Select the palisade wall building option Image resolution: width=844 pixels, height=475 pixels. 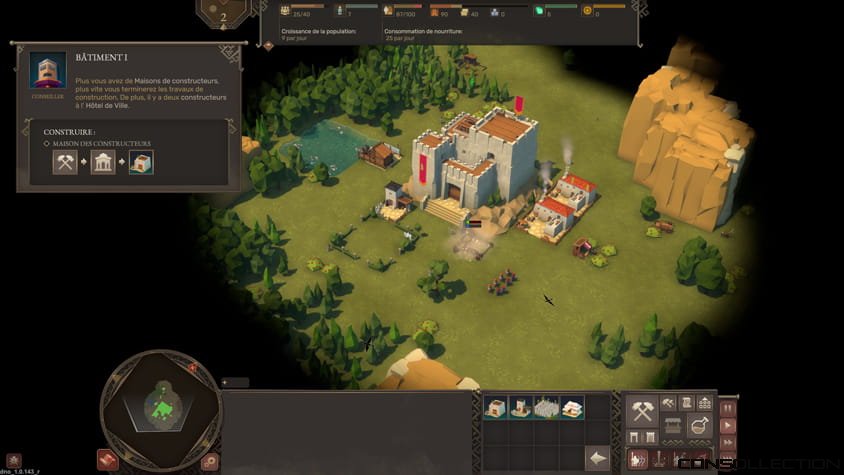[x=547, y=407]
